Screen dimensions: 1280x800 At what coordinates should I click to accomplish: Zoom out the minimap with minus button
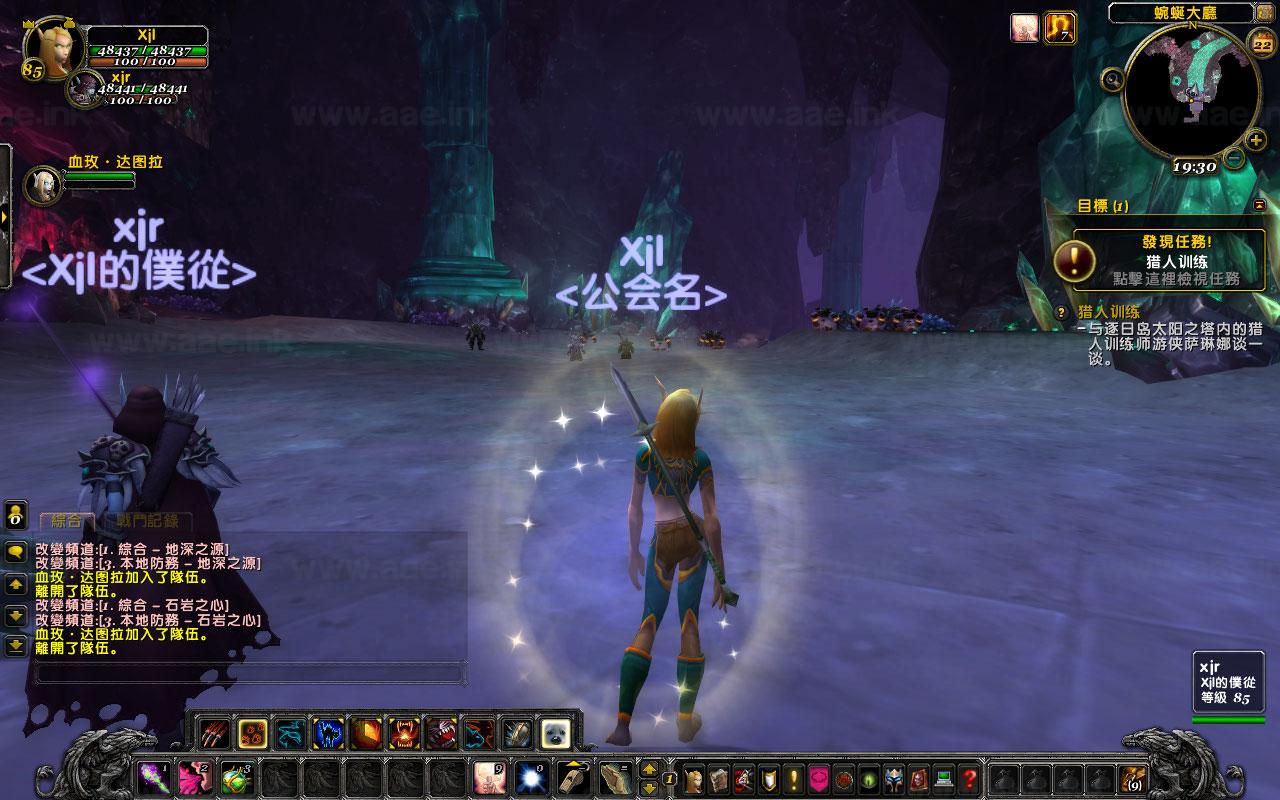[1233, 158]
